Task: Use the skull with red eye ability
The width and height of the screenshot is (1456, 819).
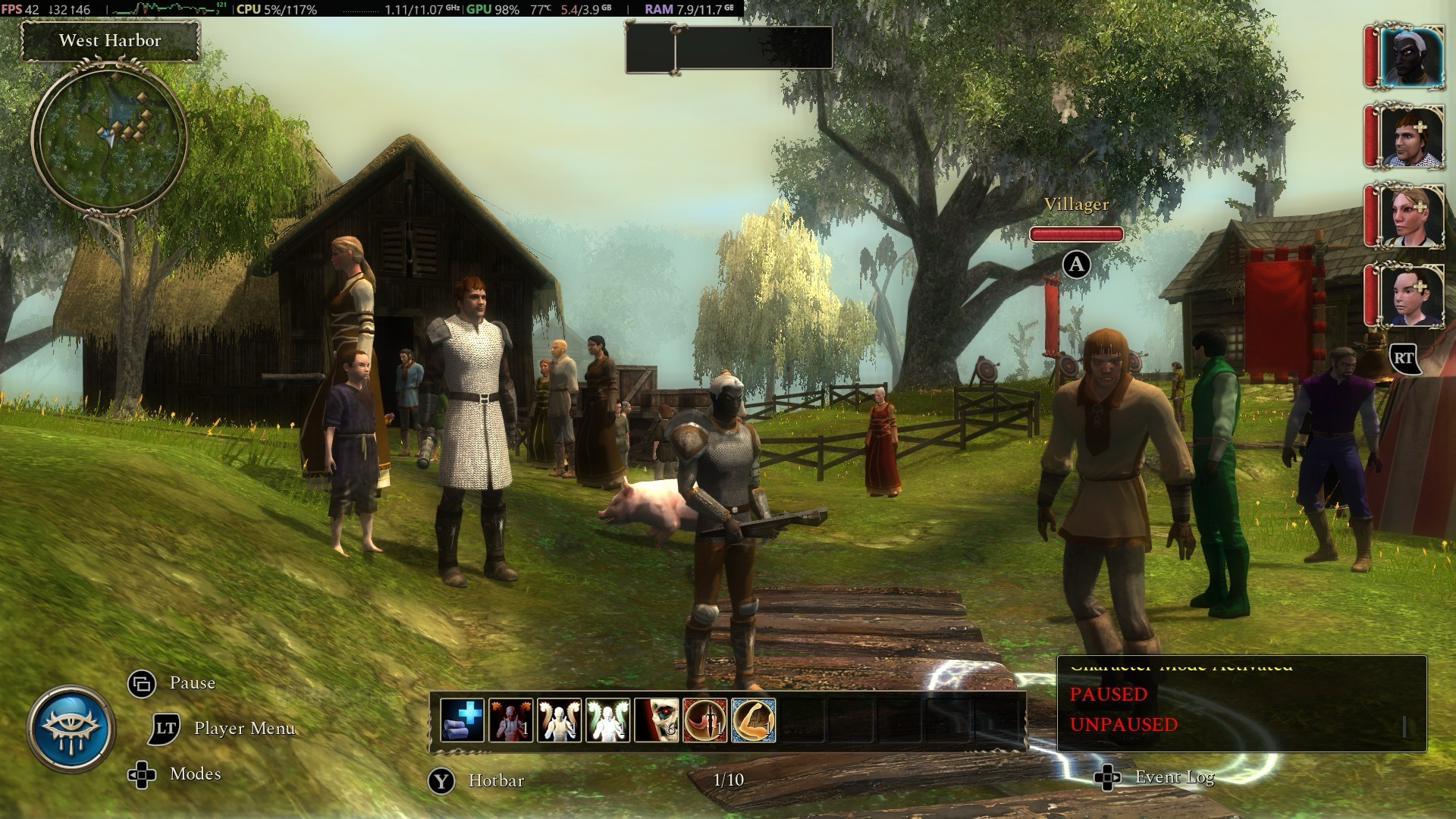Action: click(656, 720)
